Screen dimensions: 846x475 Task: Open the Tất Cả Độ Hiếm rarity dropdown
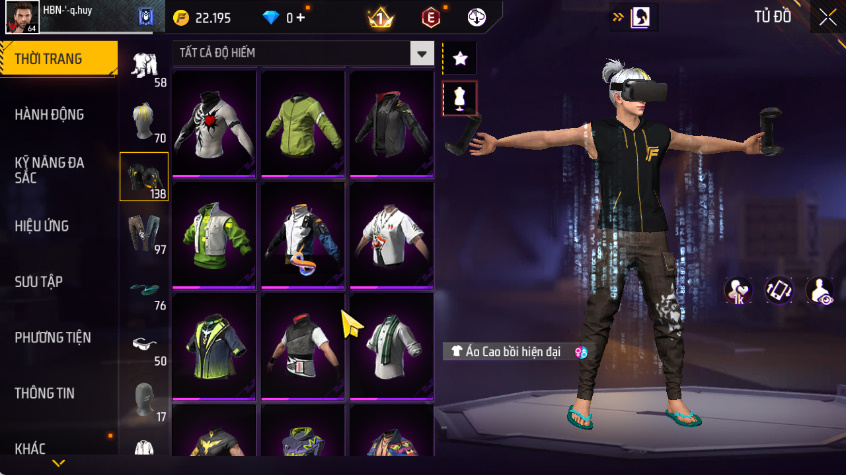pyautogui.click(x=422, y=53)
